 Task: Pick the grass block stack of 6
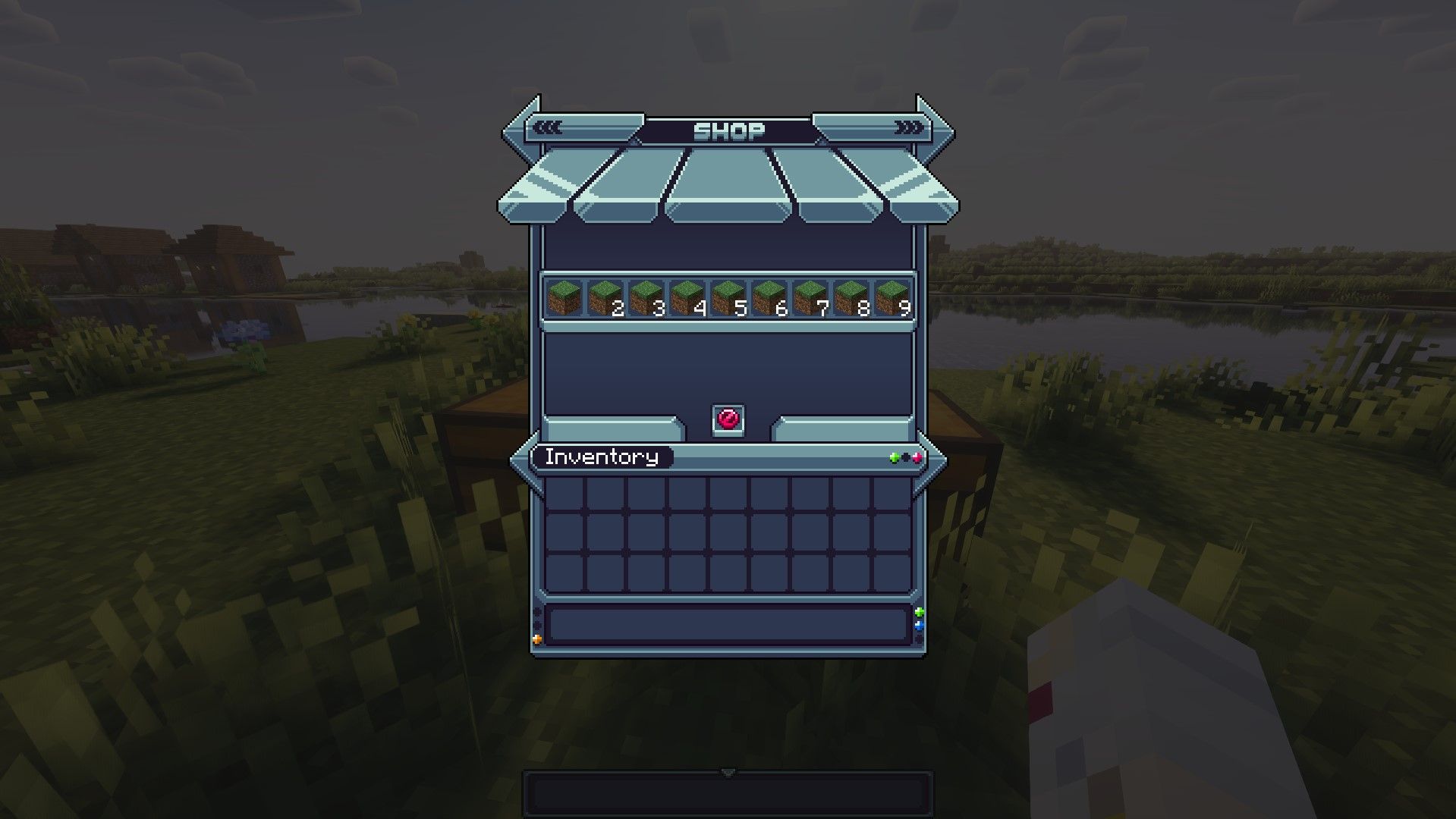click(770, 298)
